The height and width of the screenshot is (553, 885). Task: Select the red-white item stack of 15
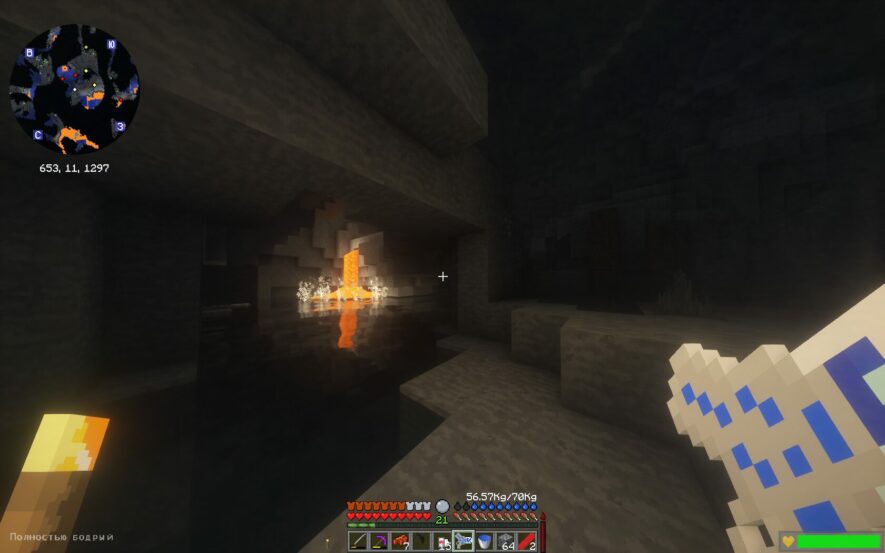(x=442, y=541)
